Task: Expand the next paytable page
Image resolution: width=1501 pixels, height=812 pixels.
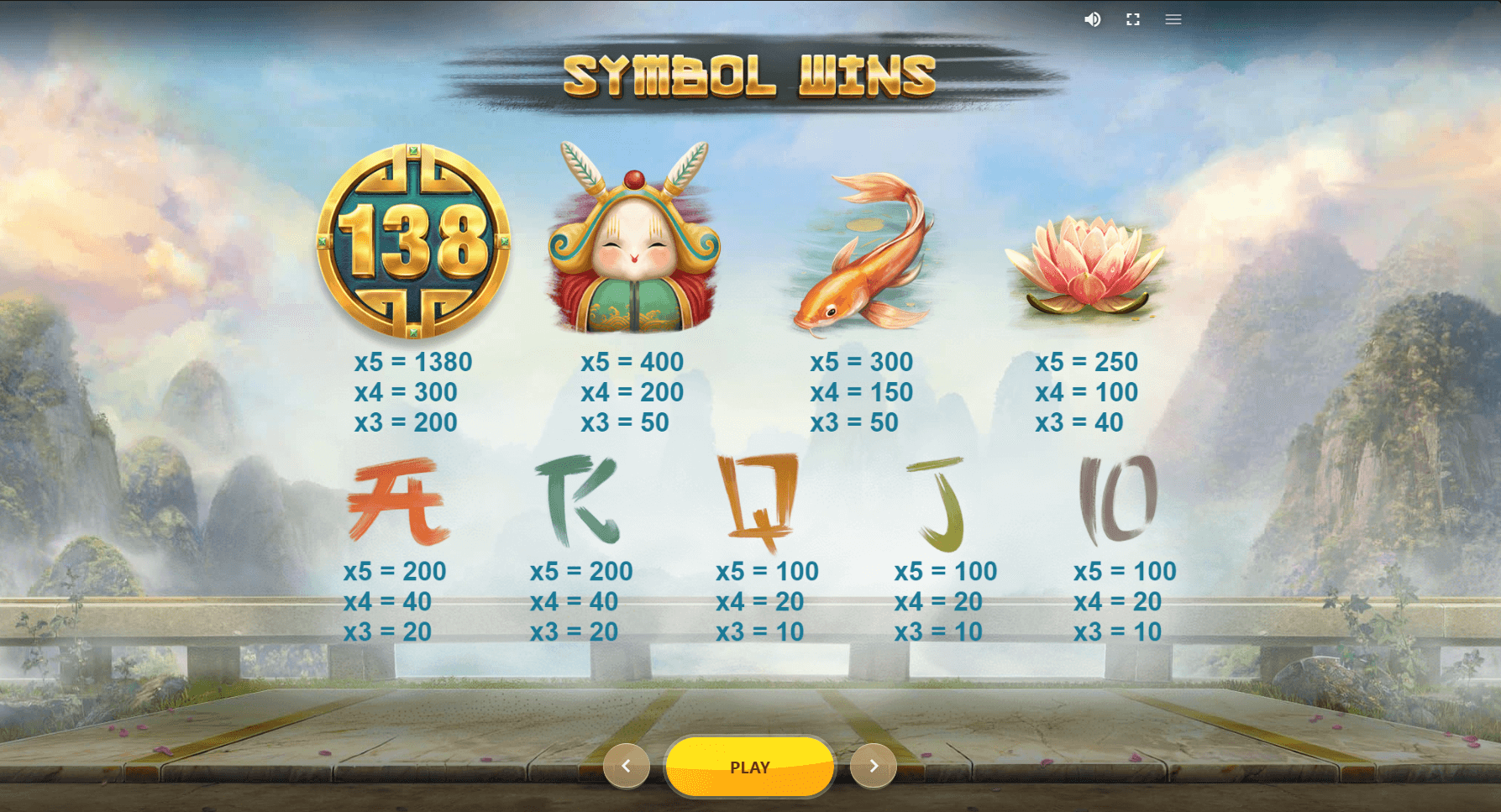Action: point(874,766)
